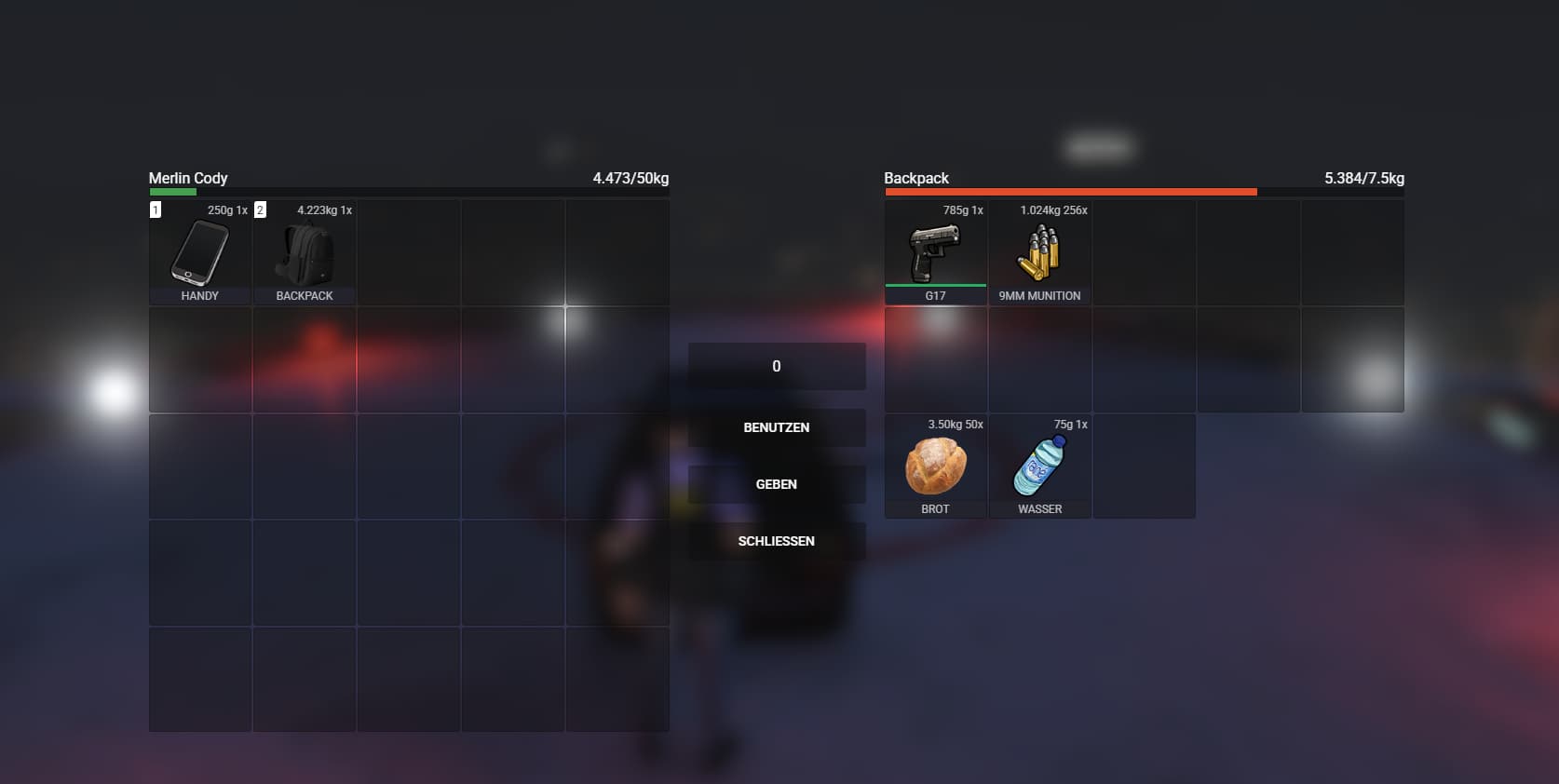
Task: Click the hotkey slot numbered 1
Action: click(156, 210)
